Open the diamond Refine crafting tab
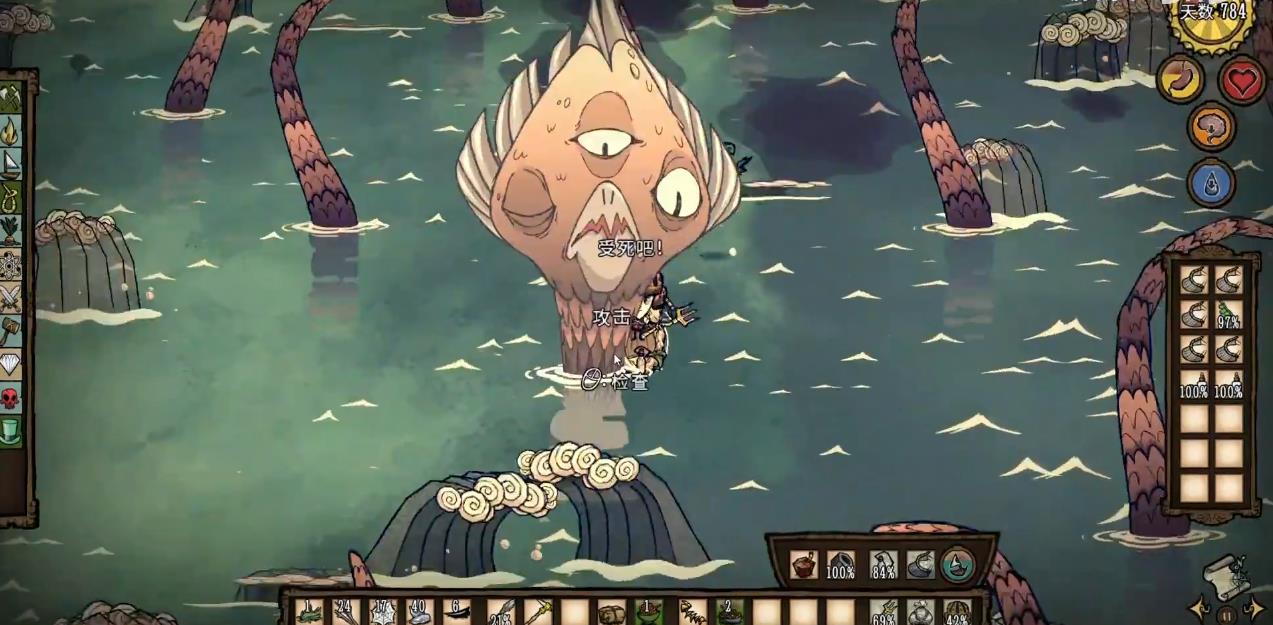The width and height of the screenshot is (1273, 625). tap(11, 365)
